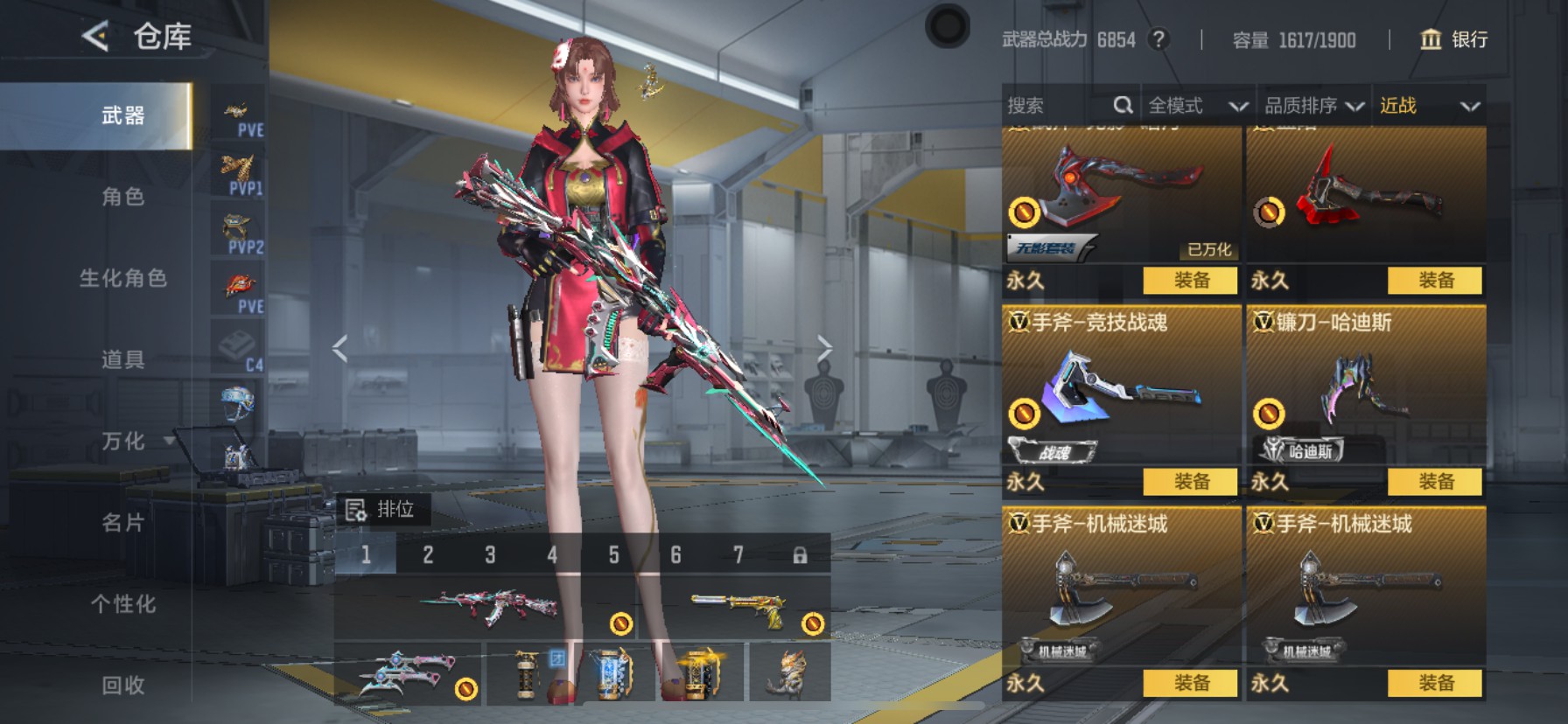1568x724 pixels.
Task: Show the weapon power help question mark
Action: tap(1158, 39)
